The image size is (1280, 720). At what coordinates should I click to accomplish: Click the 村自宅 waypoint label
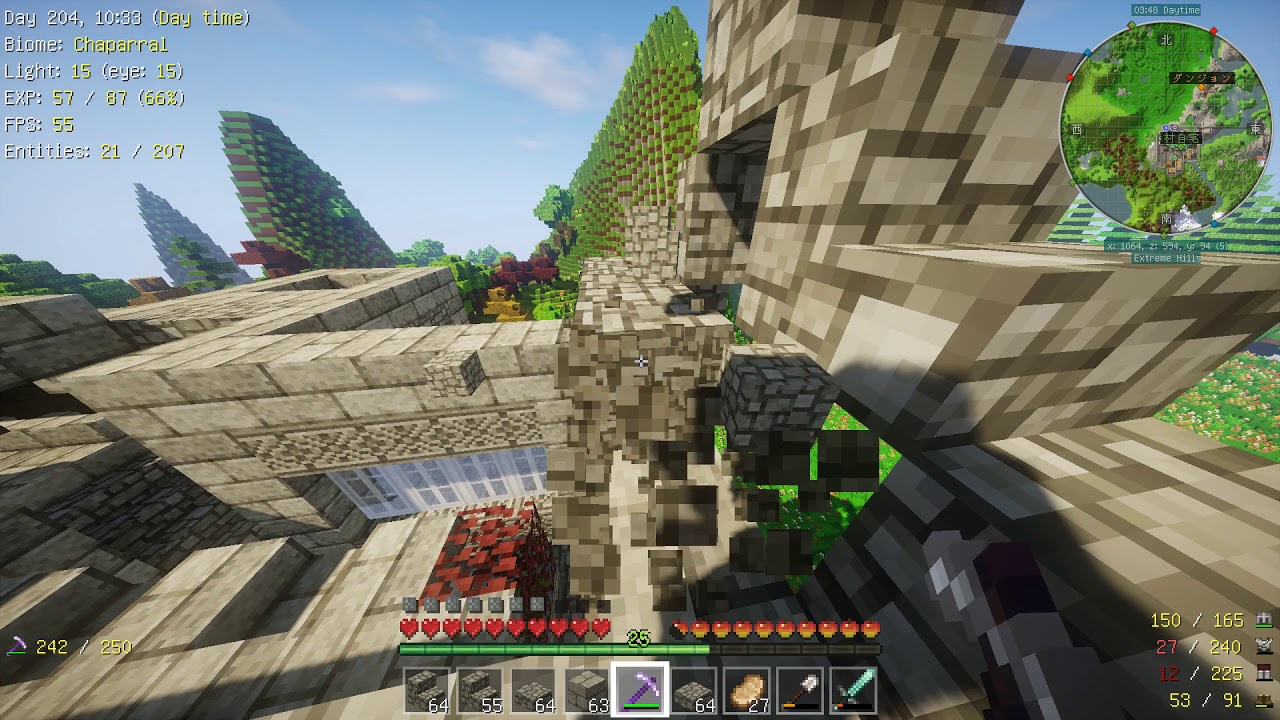[1181, 139]
